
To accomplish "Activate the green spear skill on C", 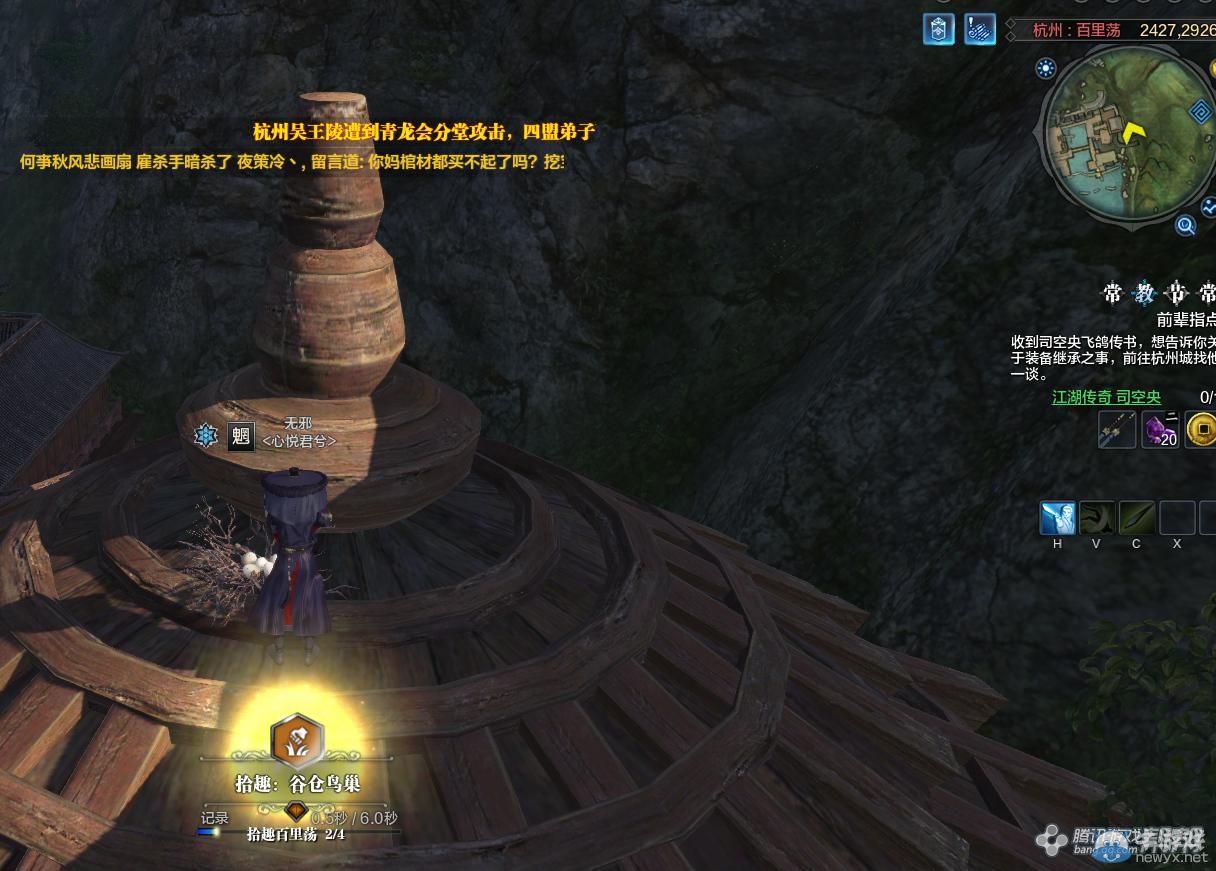I will (1137, 518).
